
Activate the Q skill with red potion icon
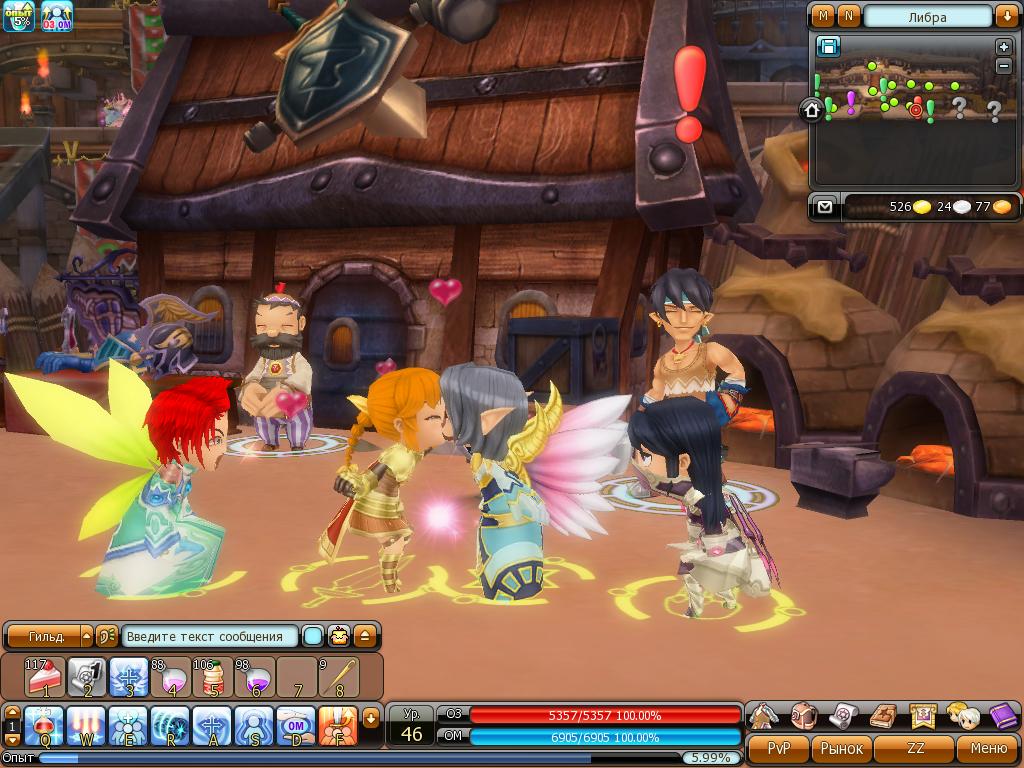coord(45,726)
